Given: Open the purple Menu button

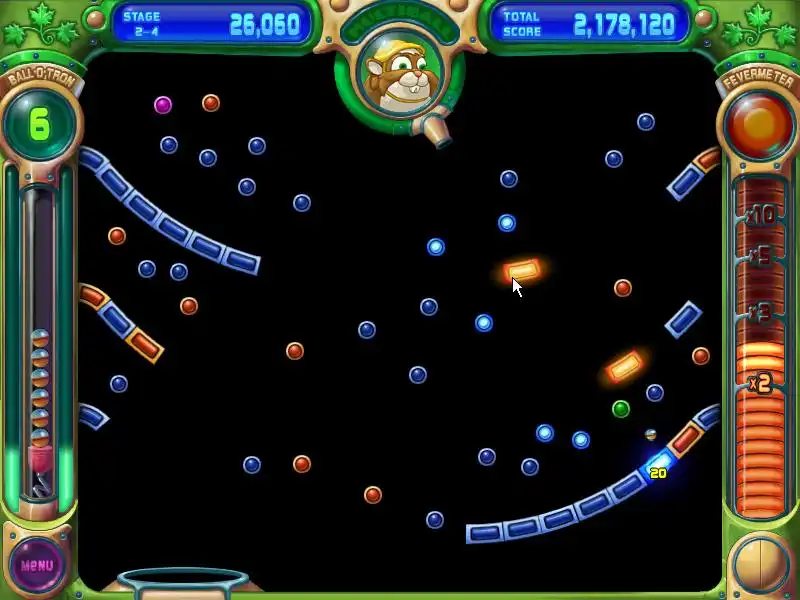Looking at the screenshot, I should pos(37,565).
